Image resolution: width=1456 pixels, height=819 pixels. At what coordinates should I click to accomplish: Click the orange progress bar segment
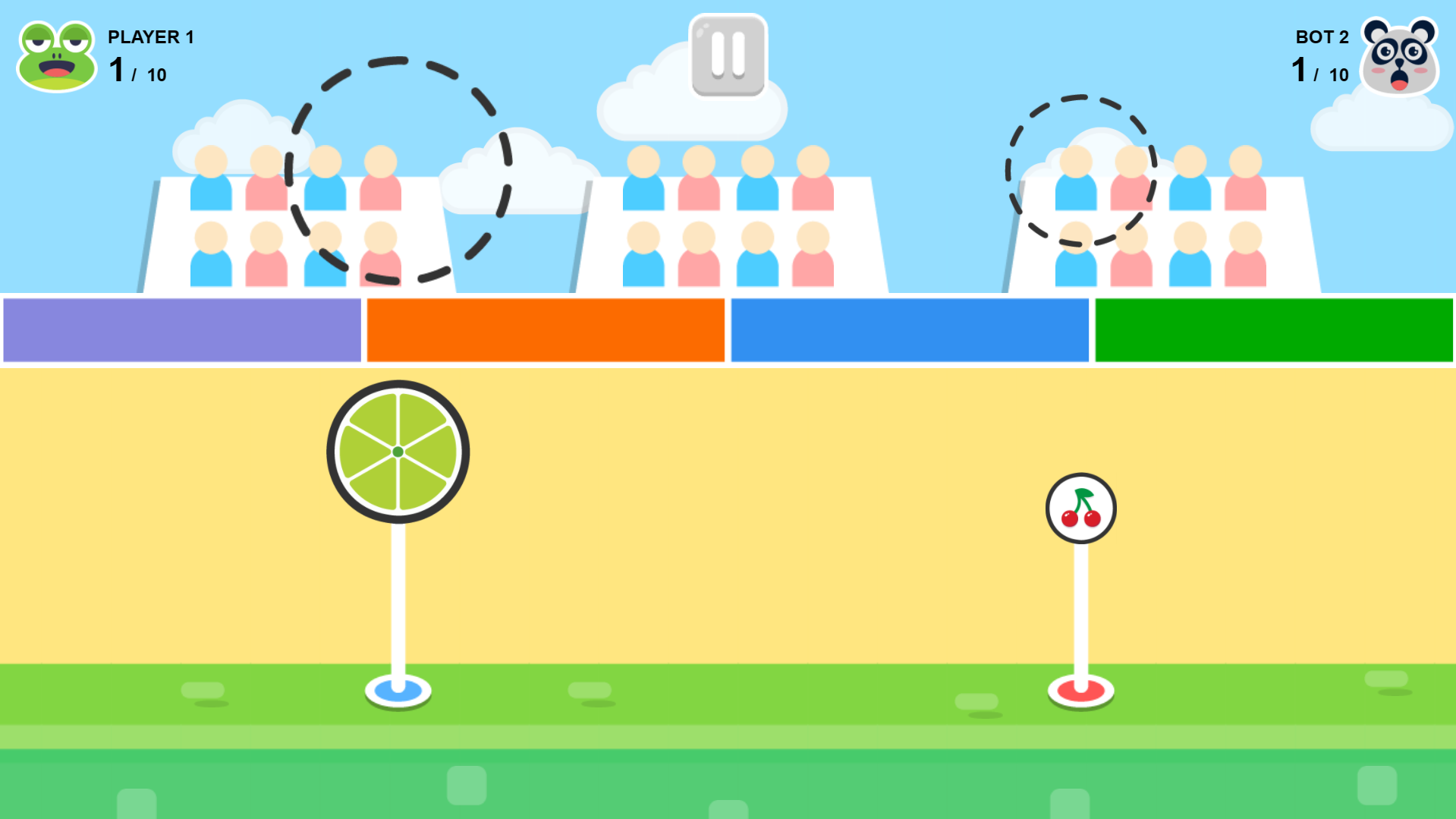point(544,330)
